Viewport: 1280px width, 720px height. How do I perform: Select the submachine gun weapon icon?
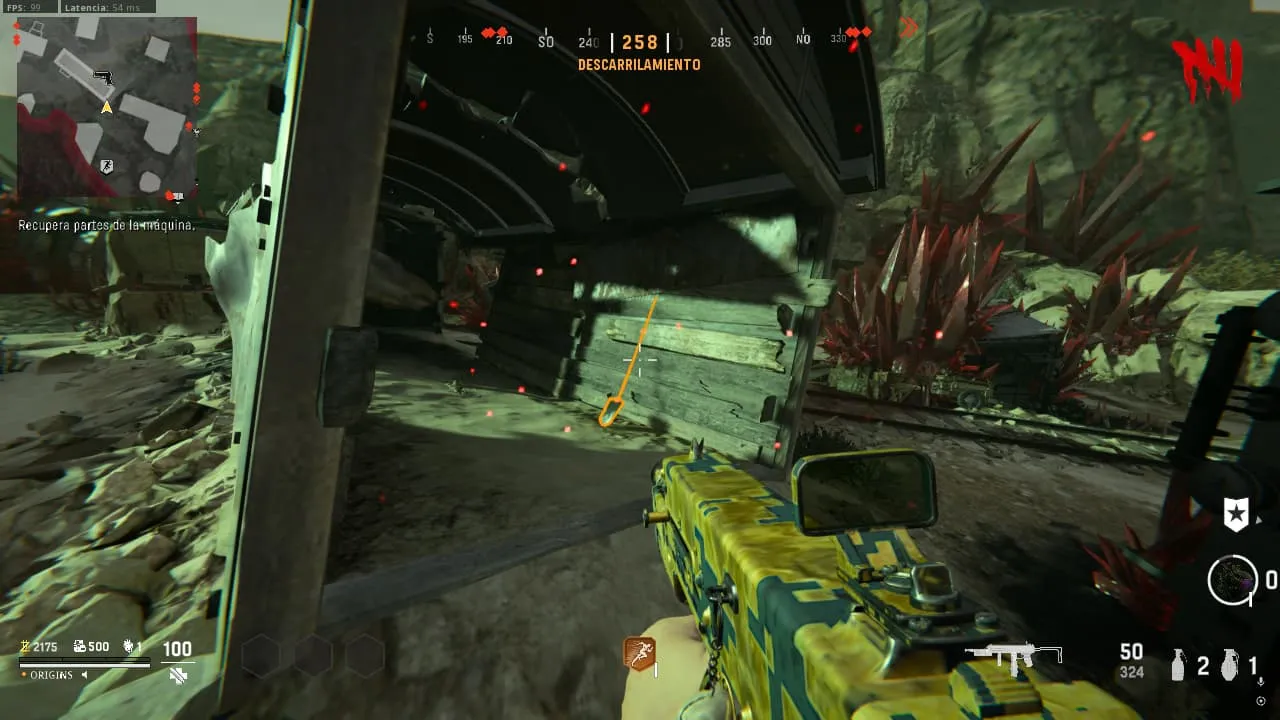[x=1014, y=656]
